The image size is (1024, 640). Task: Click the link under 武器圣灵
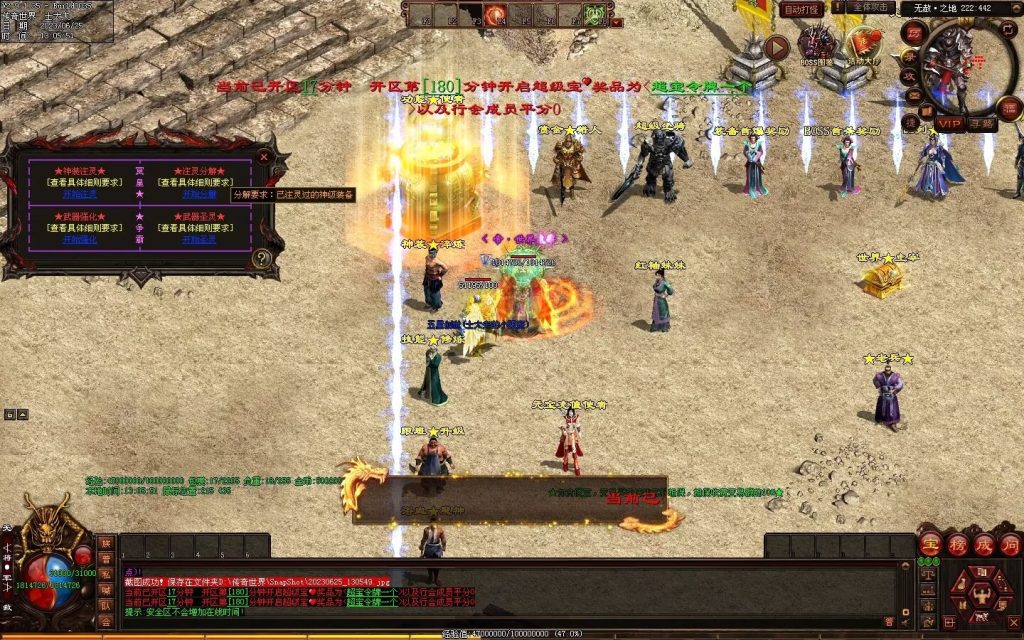point(198,240)
